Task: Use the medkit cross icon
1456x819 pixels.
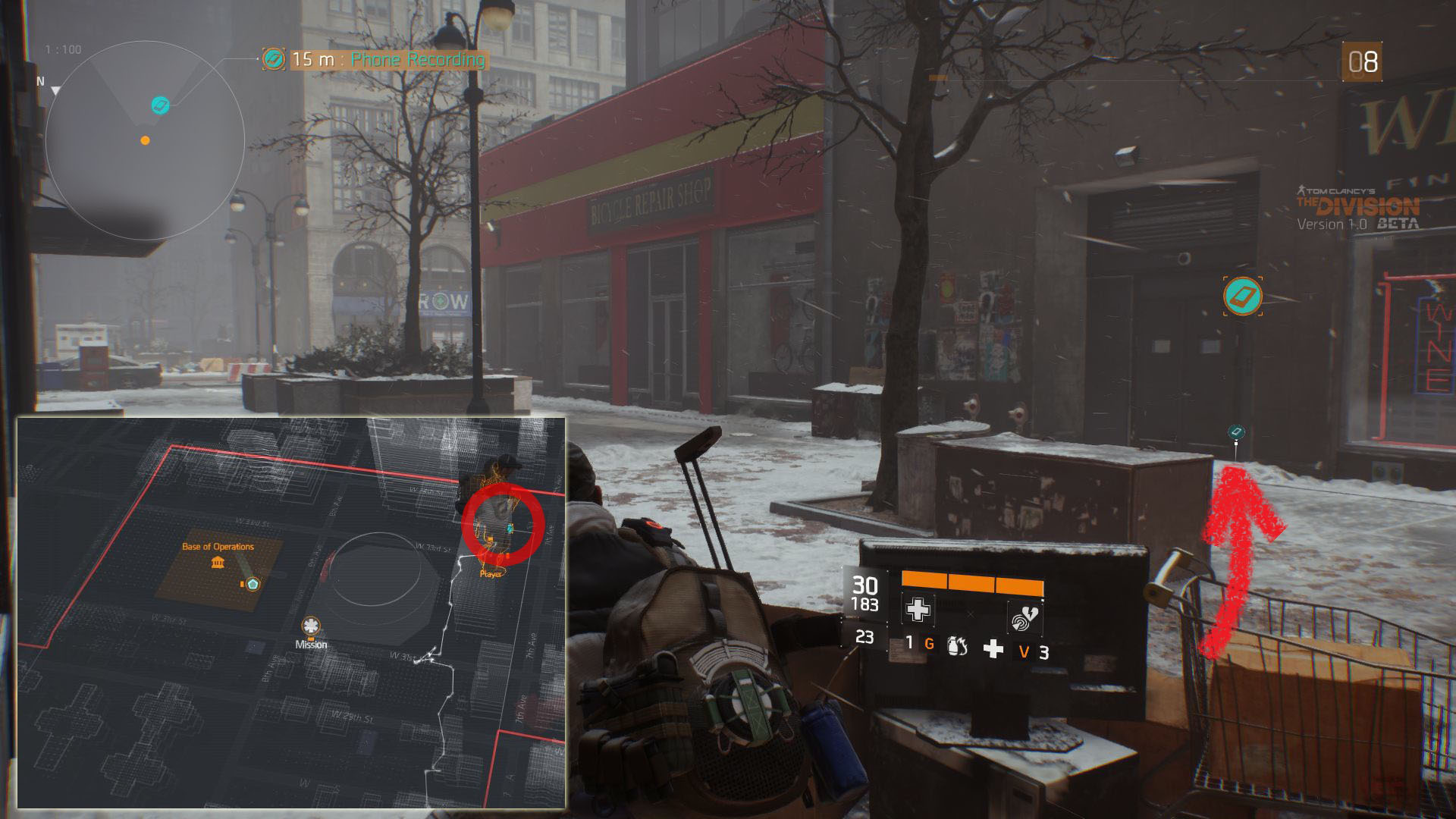Action: tap(993, 649)
